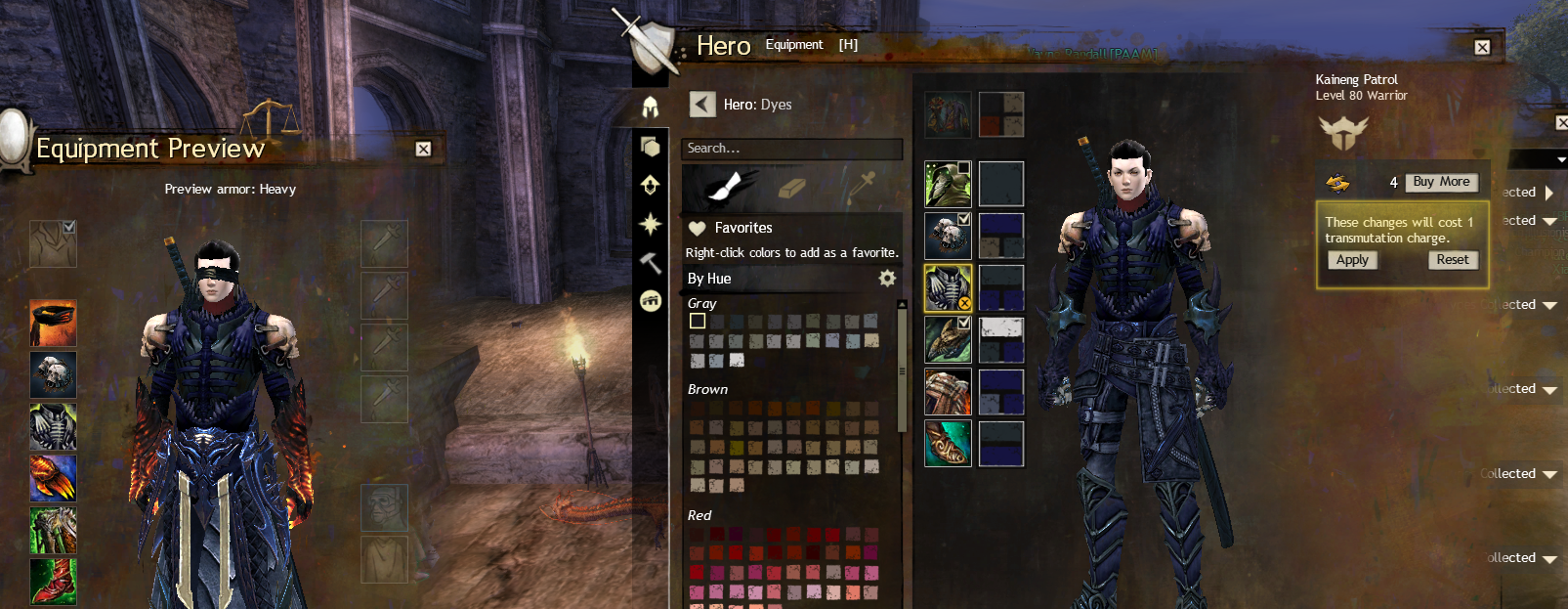The height and width of the screenshot is (609, 1568).
Task: Go back from Hero Dyes page
Action: [x=702, y=105]
